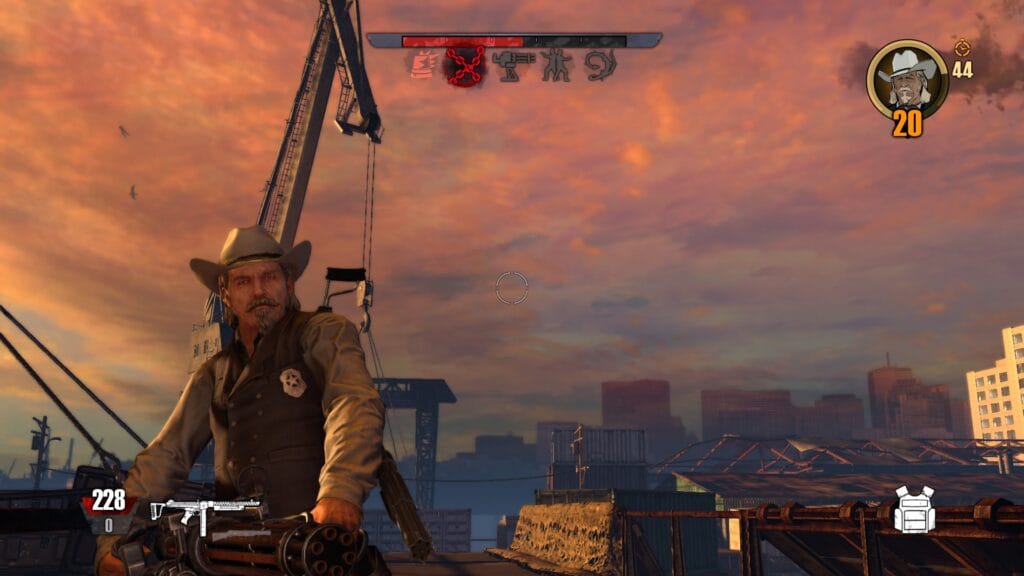Select the two fighting figures icon

coord(556,65)
